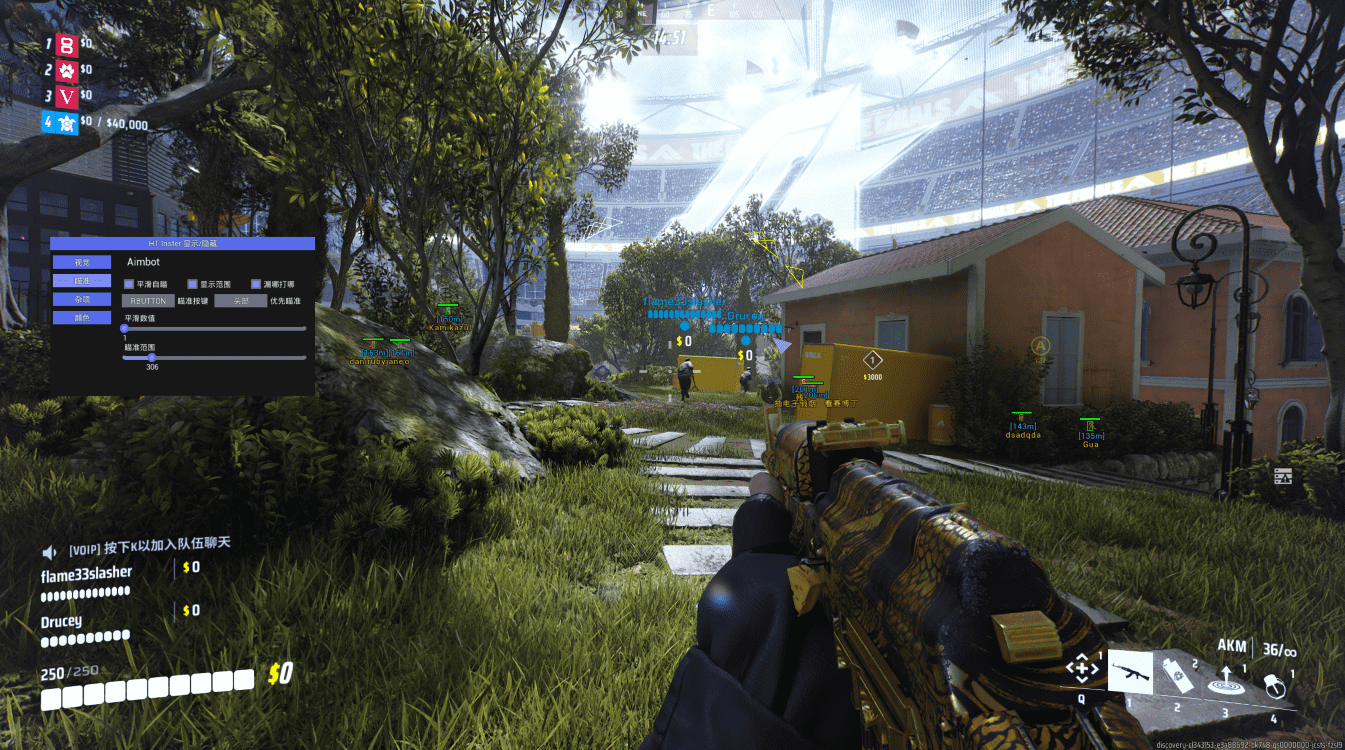Select the canister gadget in slot 2
Viewport: 1345px width, 750px height.
coord(1177,674)
